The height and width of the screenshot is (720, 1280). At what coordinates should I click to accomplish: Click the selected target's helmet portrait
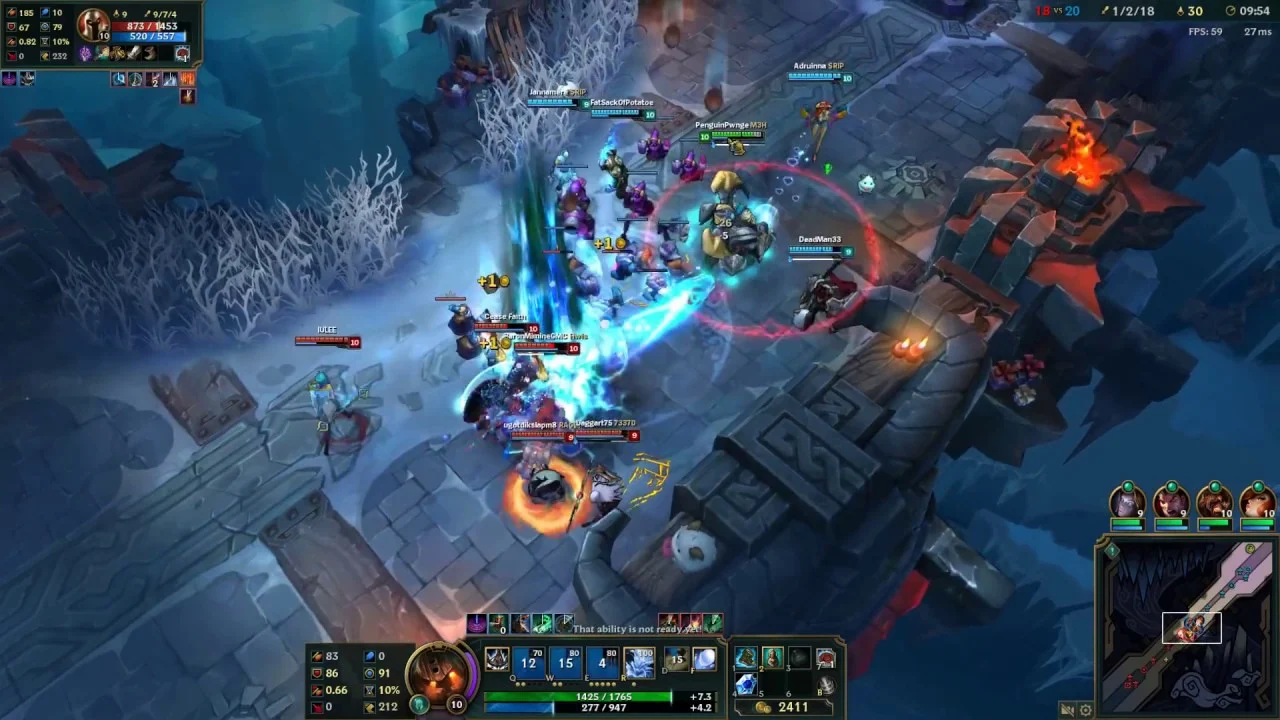tap(94, 24)
